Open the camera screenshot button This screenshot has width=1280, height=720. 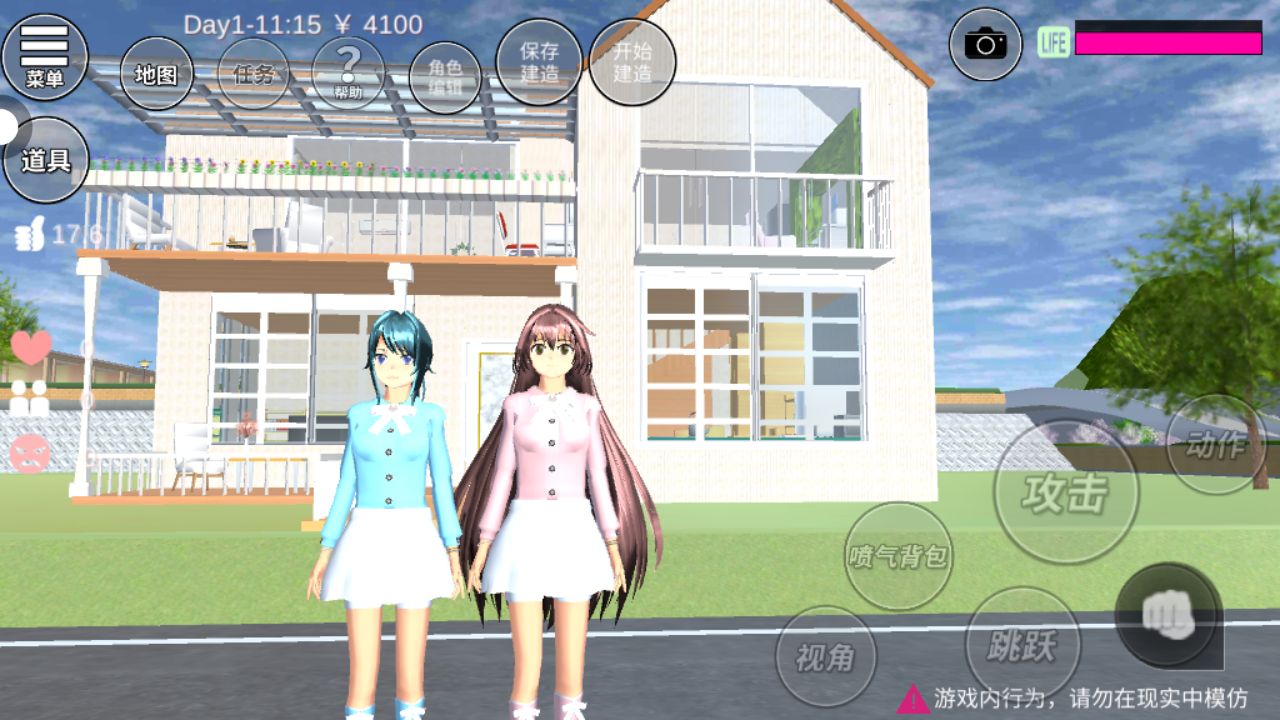(x=985, y=44)
